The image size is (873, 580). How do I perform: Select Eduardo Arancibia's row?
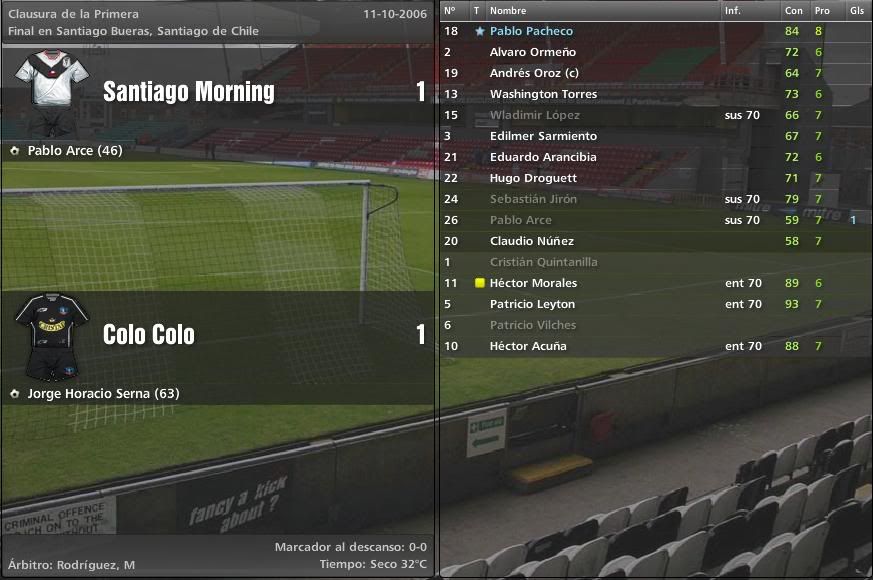pos(543,157)
